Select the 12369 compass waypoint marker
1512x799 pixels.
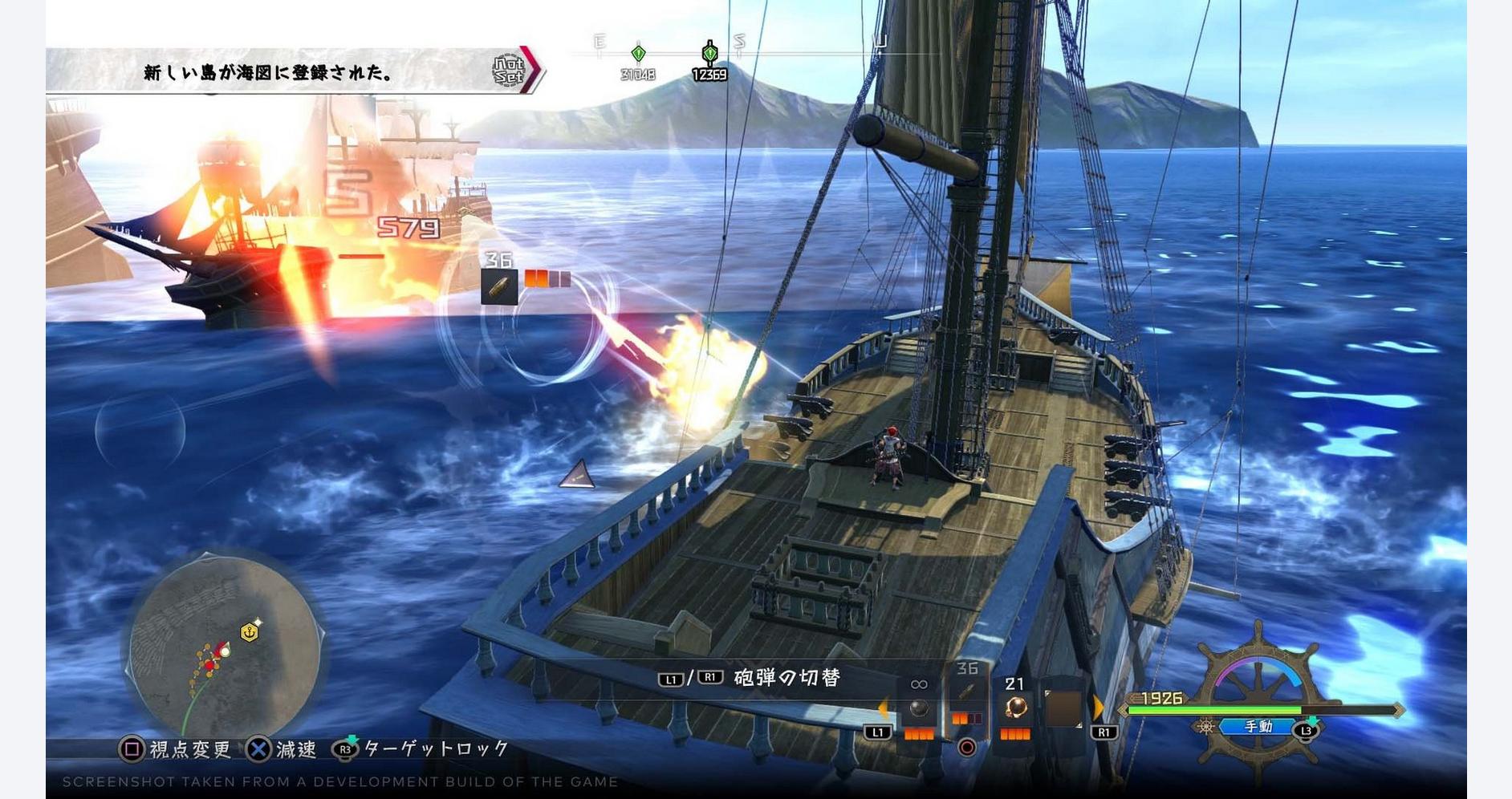(x=709, y=55)
